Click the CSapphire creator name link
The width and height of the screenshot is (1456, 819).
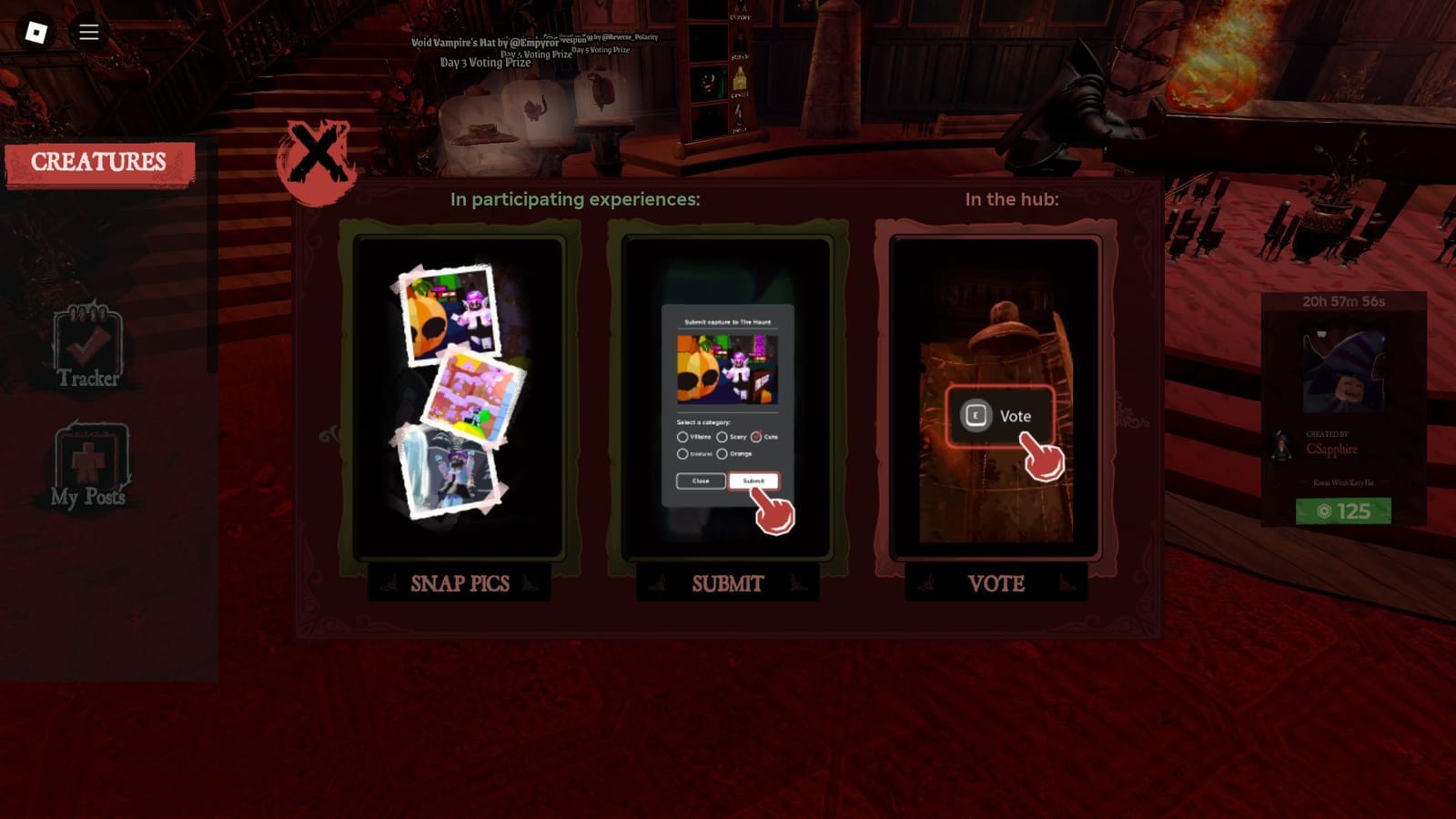click(x=1331, y=449)
